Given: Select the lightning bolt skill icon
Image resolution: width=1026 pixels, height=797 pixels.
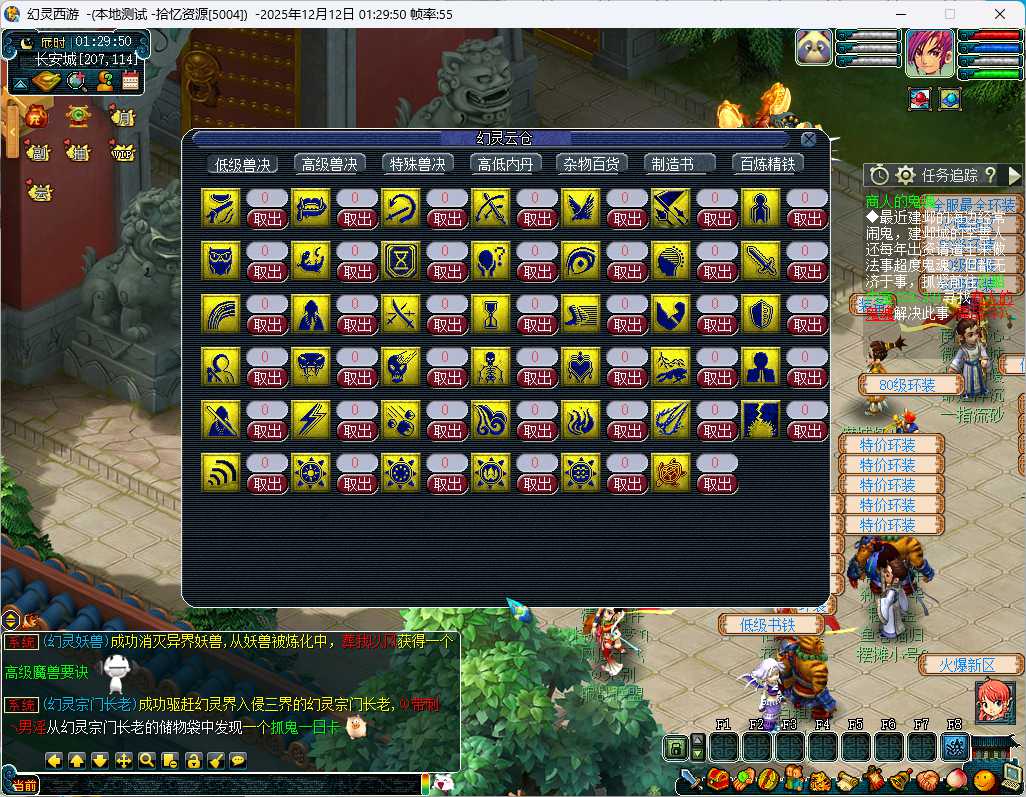Looking at the screenshot, I should [x=310, y=419].
